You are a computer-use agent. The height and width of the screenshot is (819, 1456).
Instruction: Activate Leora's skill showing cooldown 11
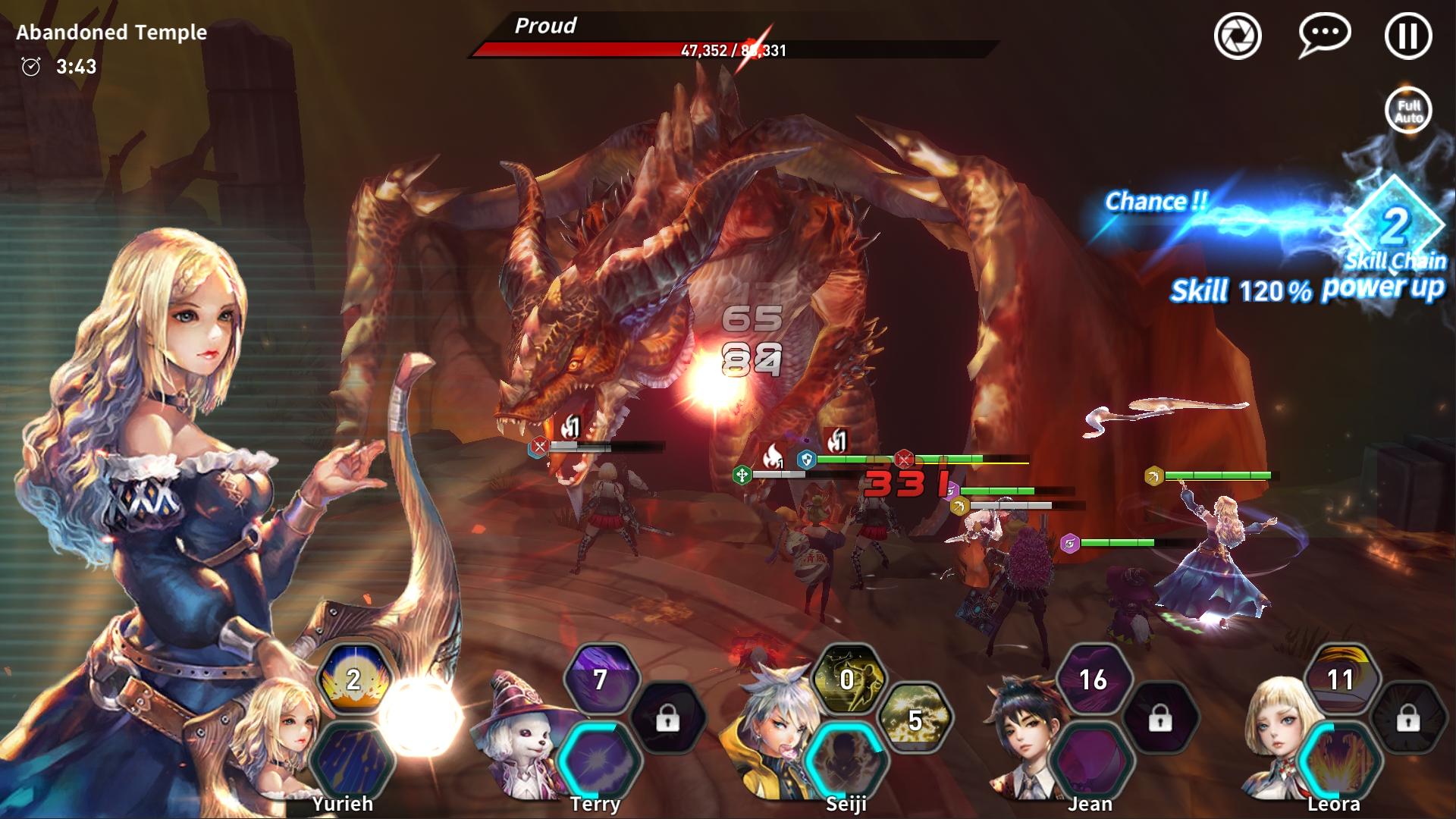click(1340, 680)
